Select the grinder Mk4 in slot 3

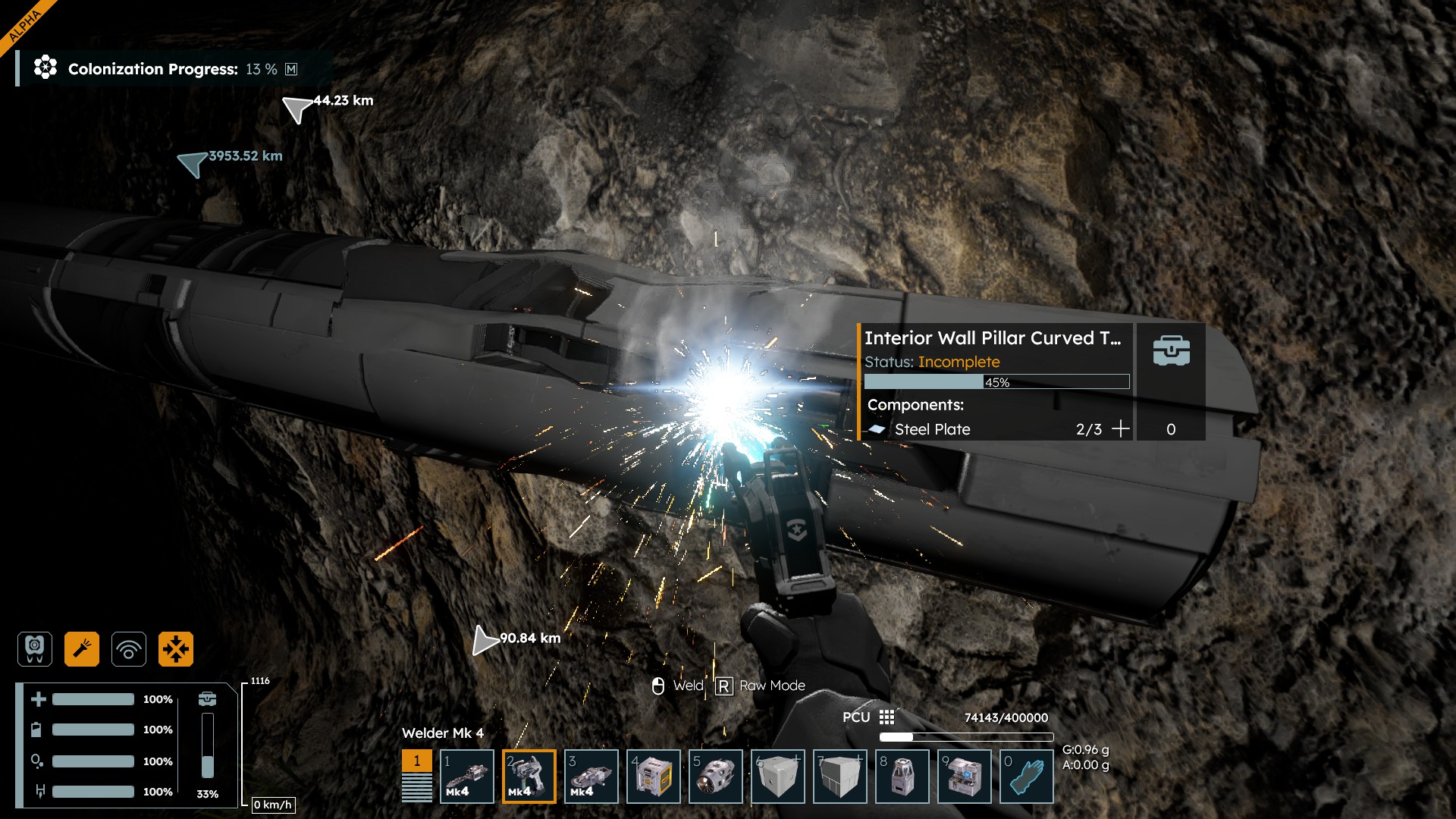[591, 776]
